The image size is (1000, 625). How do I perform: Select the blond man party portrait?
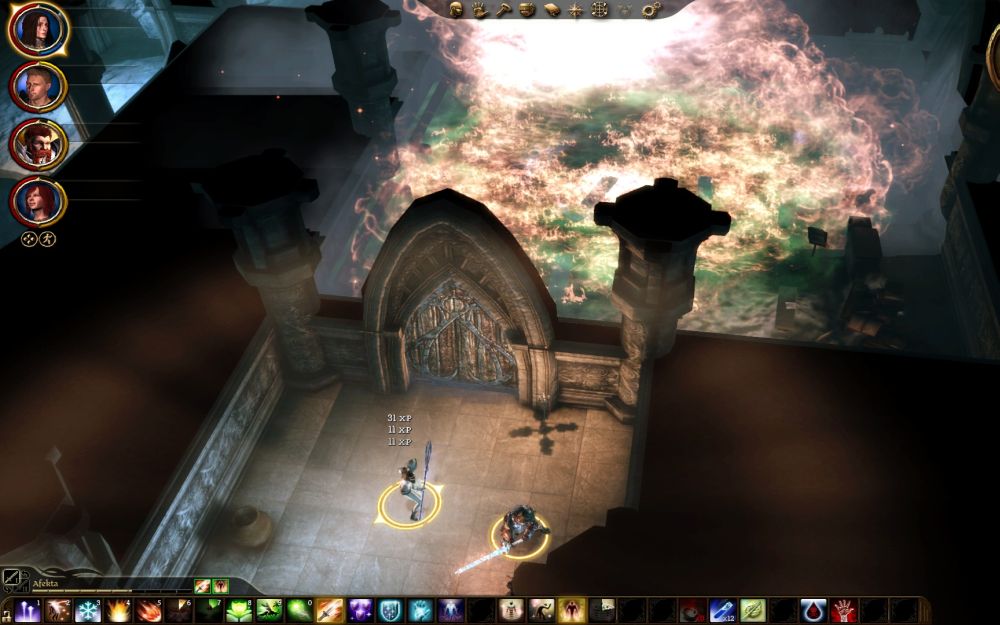pos(38,87)
